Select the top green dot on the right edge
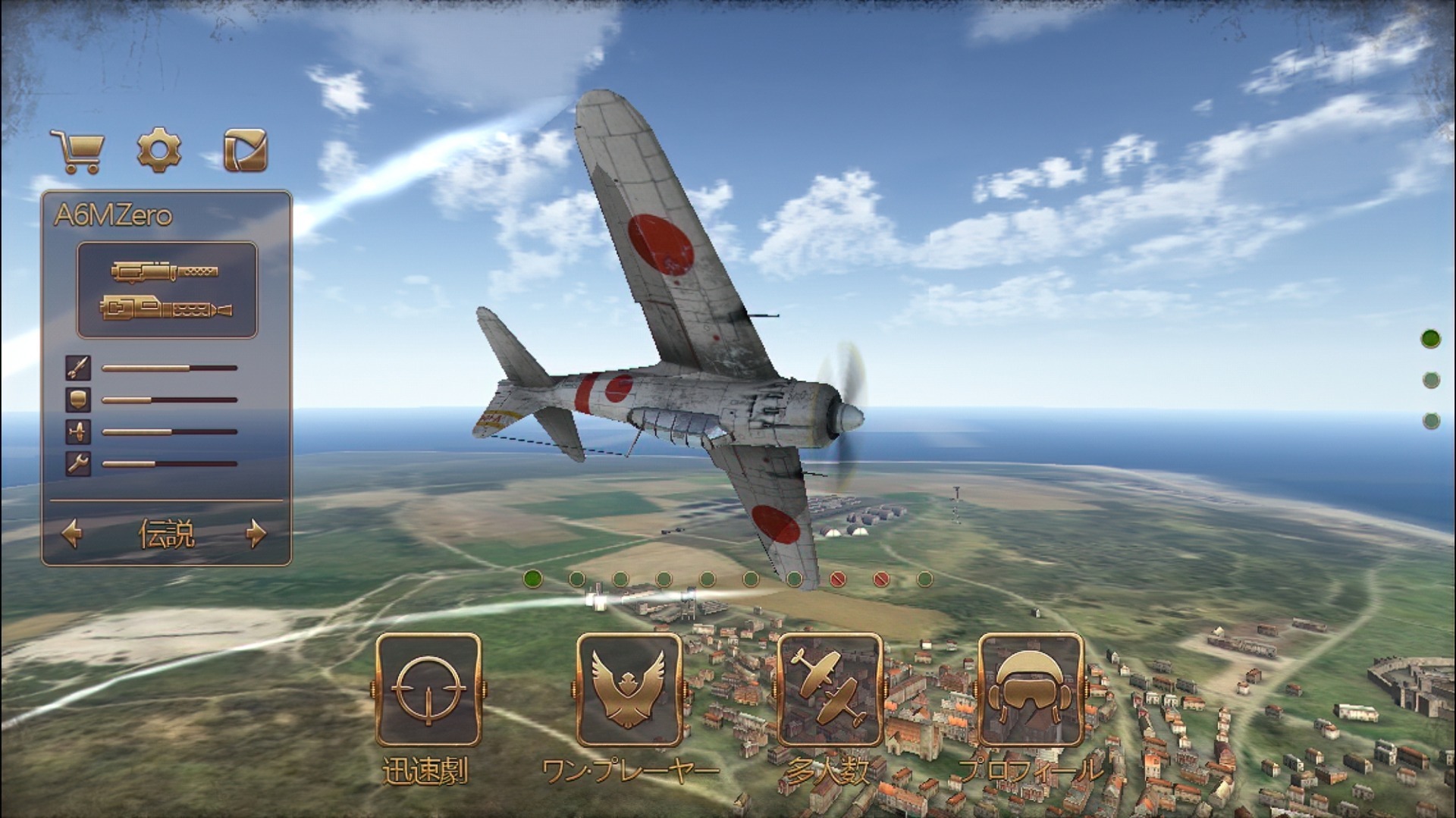This screenshot has width=1456, height=818. [1432, 339]
